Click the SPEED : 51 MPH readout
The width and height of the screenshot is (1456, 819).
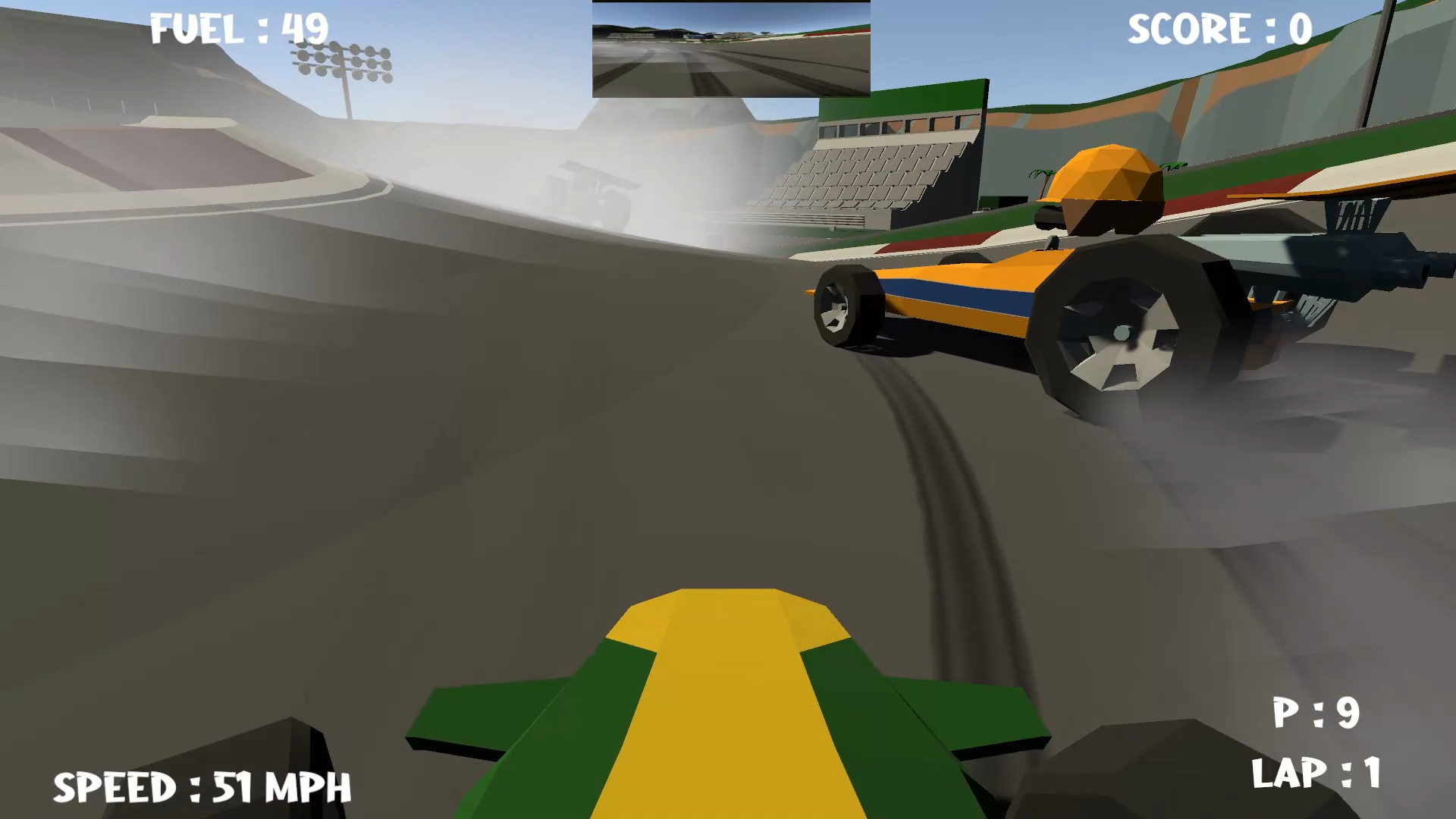click(x=201, y=789)
